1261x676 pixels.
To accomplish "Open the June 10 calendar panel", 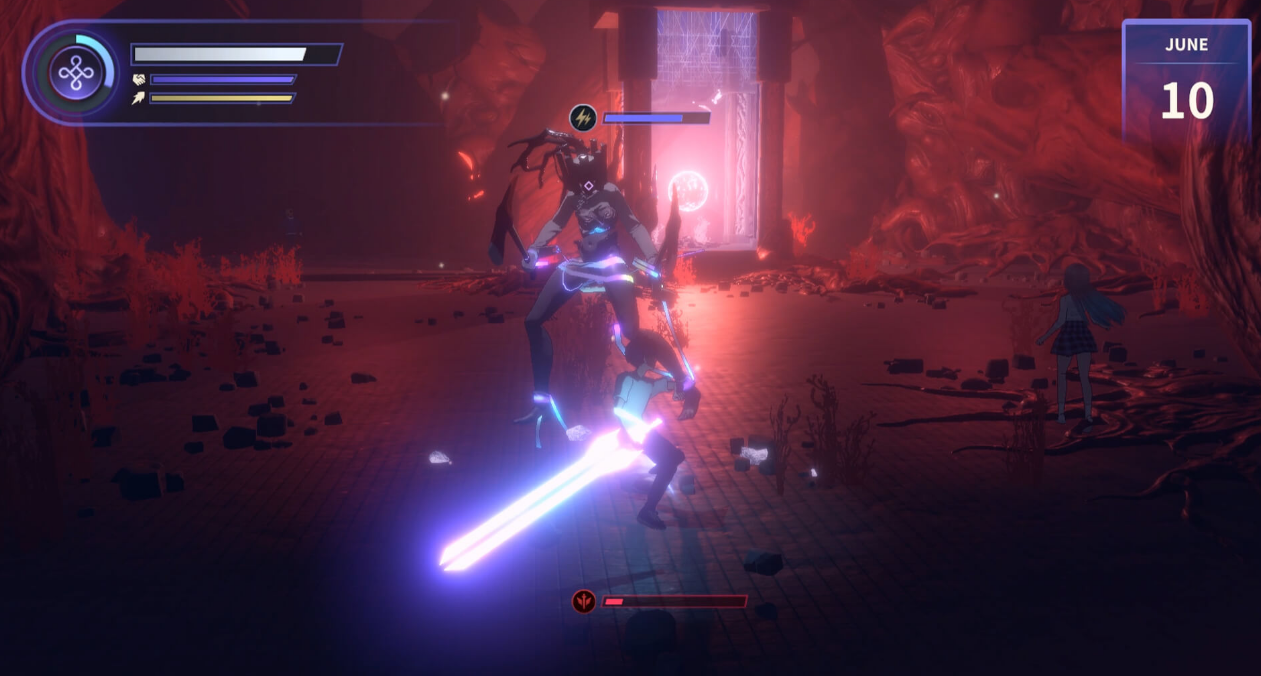I will pyautogui.click(x=1186, y=82).
